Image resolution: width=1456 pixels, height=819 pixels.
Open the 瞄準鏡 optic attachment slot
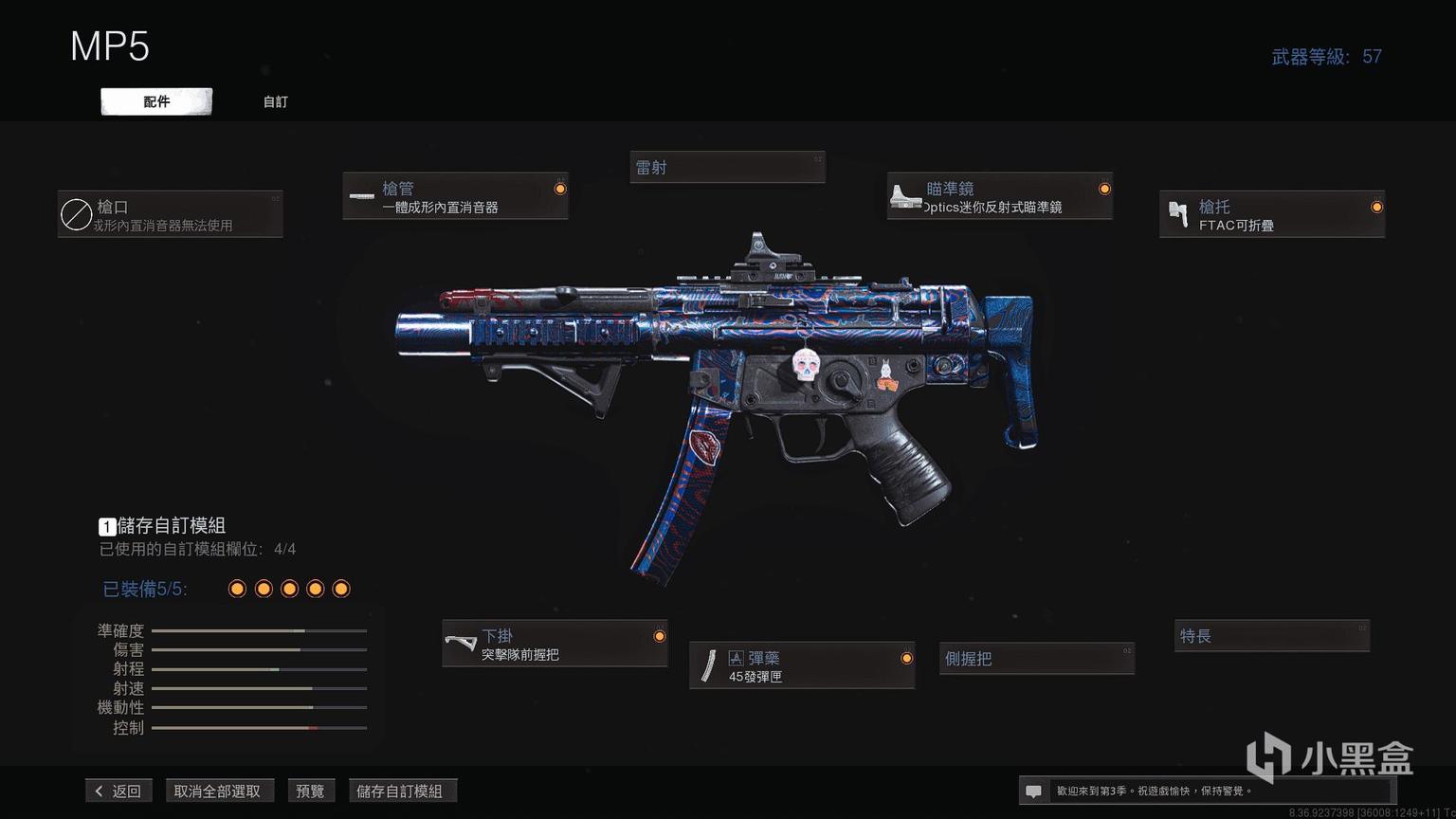tap(999, 196)
